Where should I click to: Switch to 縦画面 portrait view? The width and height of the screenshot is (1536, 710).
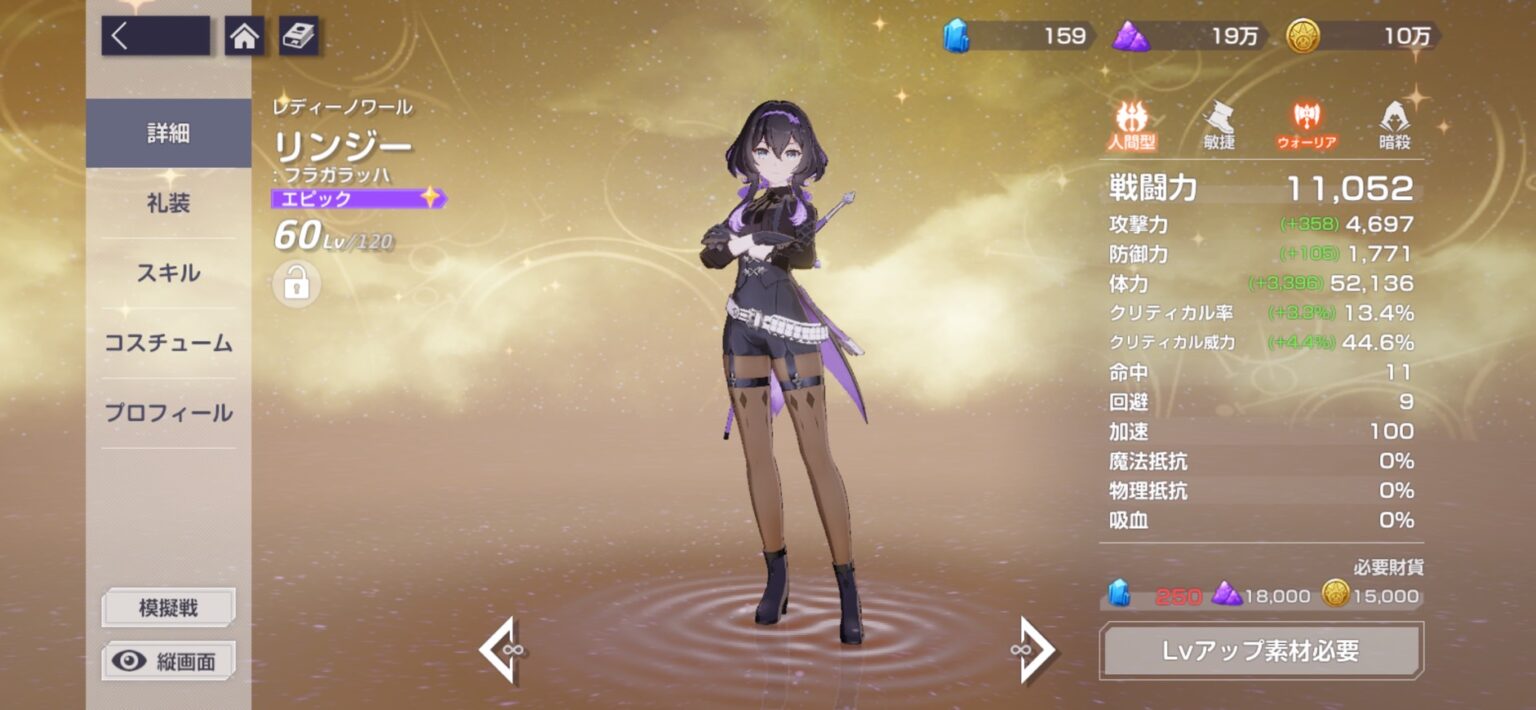coord(168,661)
